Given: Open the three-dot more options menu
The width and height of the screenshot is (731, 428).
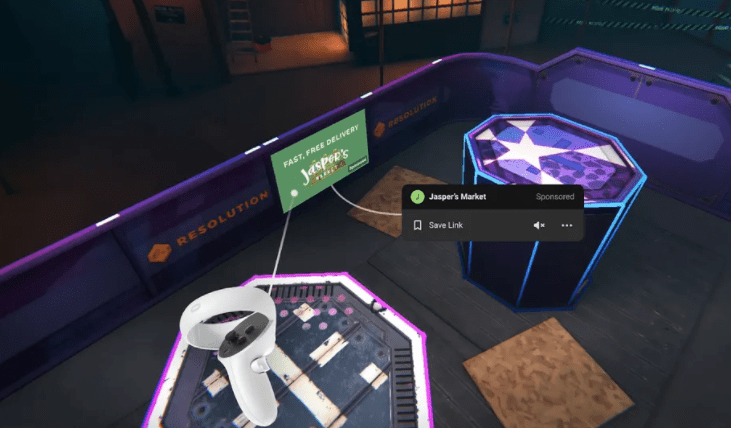Looking at the screenshot, I should tap(567, 226).
